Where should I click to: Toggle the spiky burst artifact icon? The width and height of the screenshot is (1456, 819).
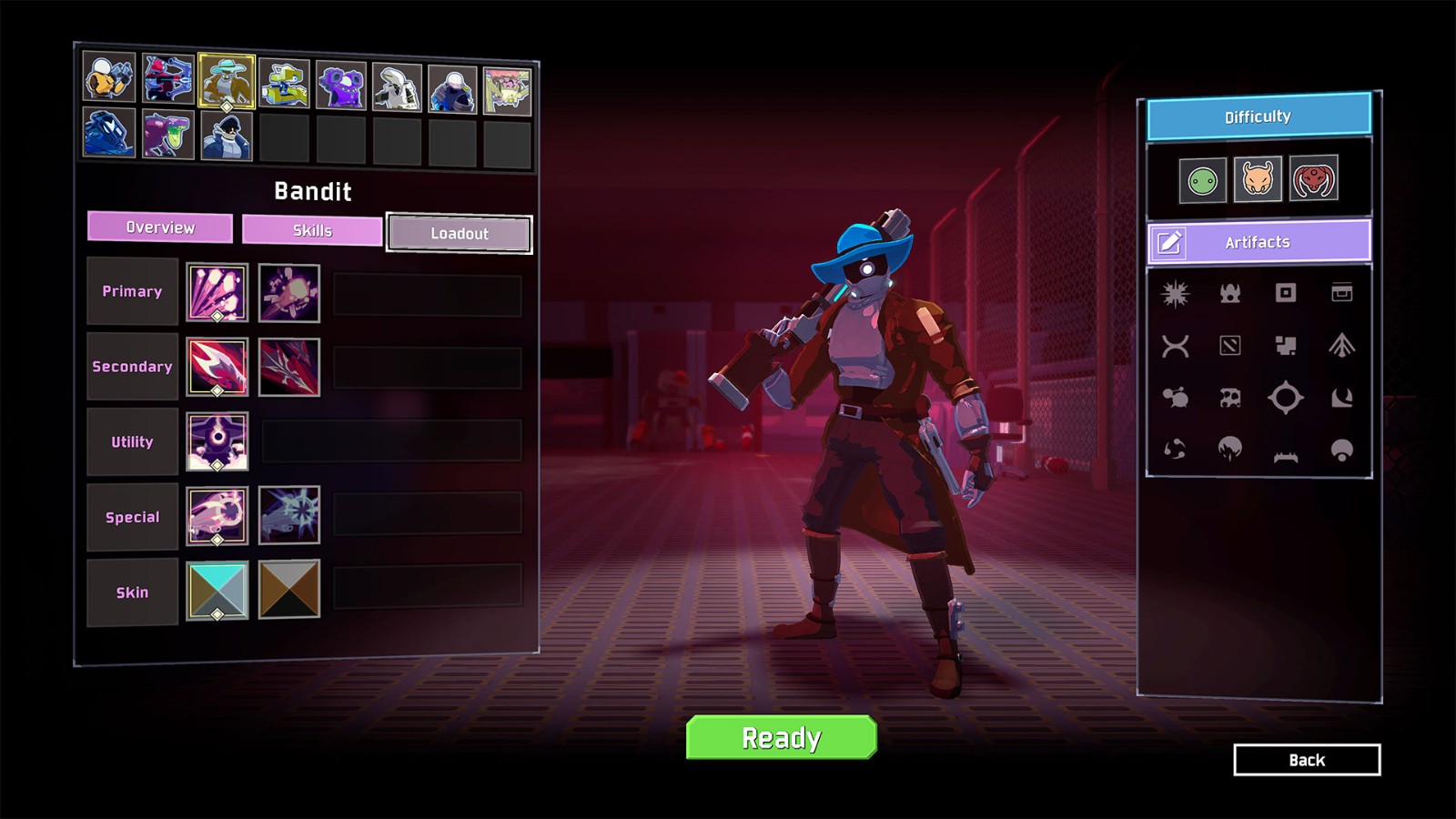(x=1175, y=293)
